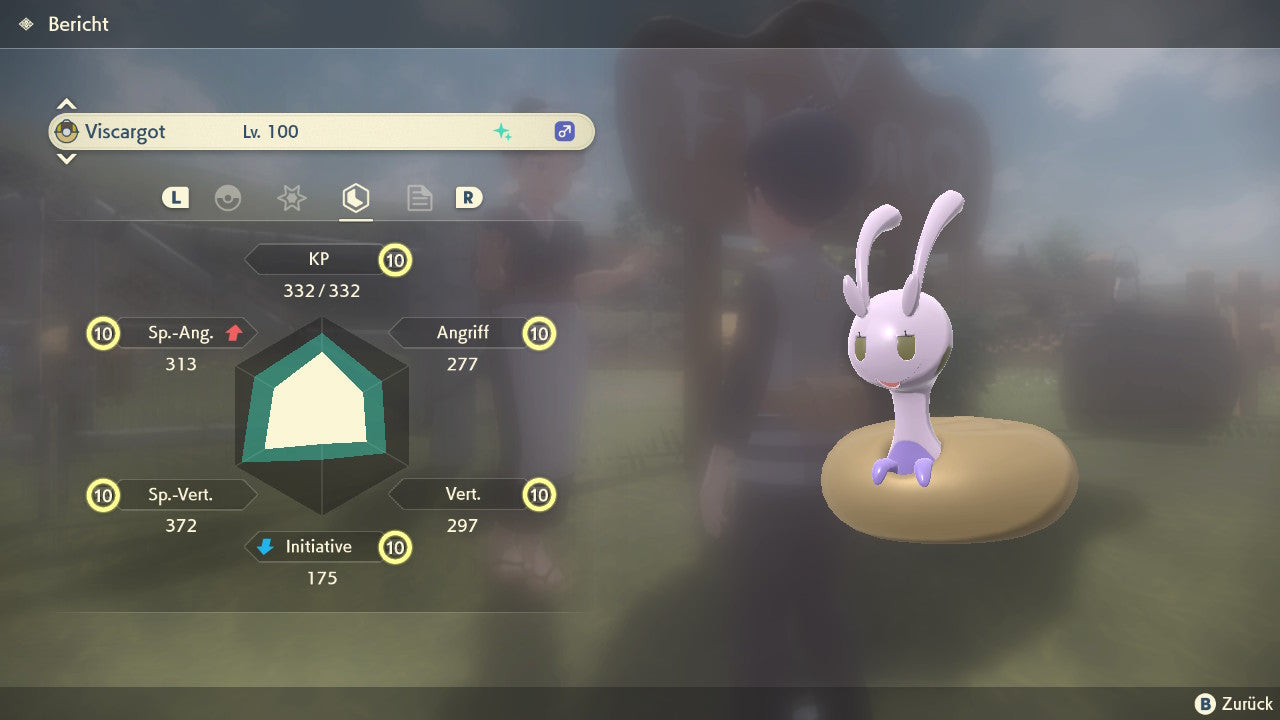The height and width of the screenshot is (720, 1280).
Task: Select the KP stat label
Action: 319,260
